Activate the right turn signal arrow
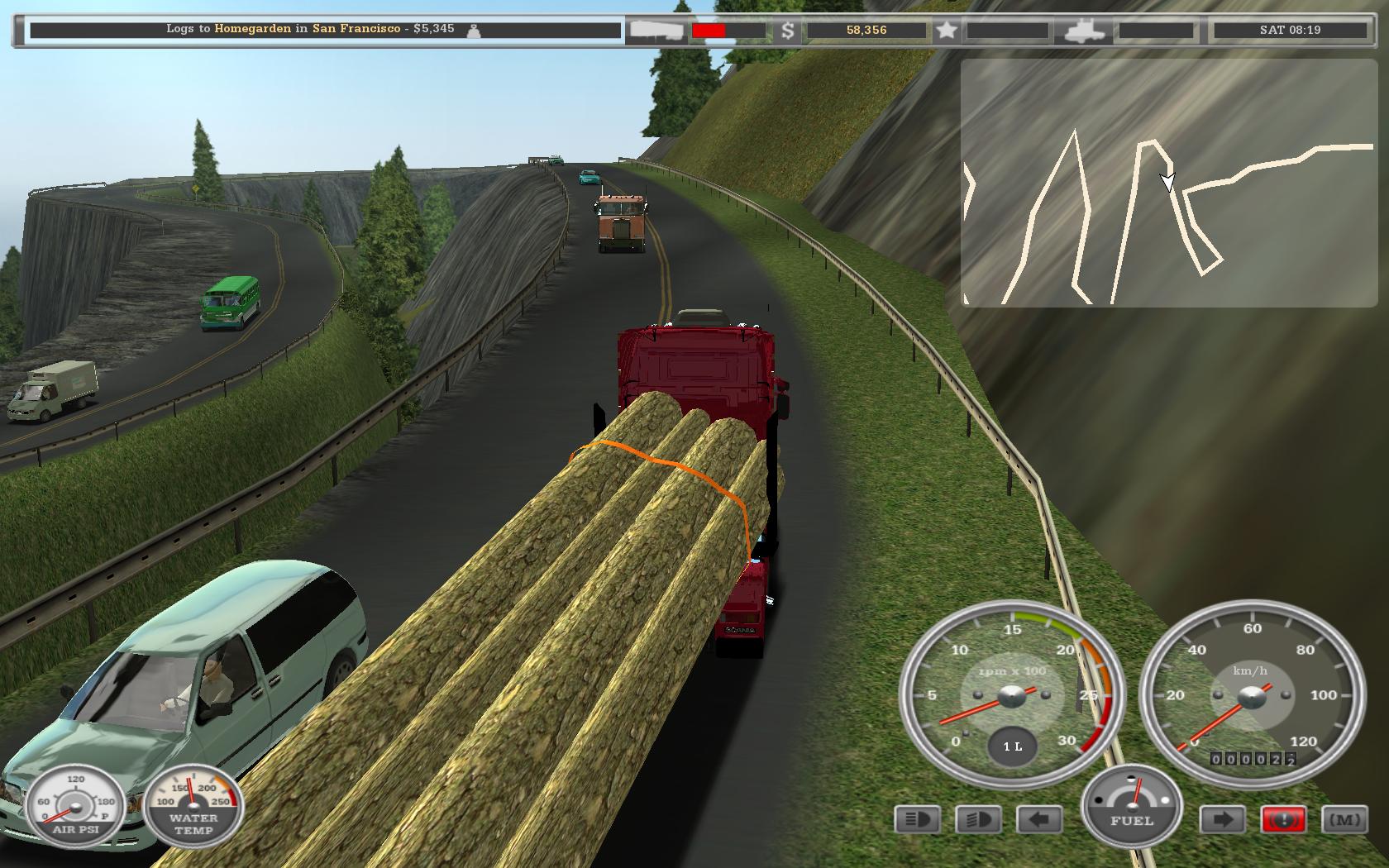The width and height of the screenshot is (1389, 868). pos(1223,820)
